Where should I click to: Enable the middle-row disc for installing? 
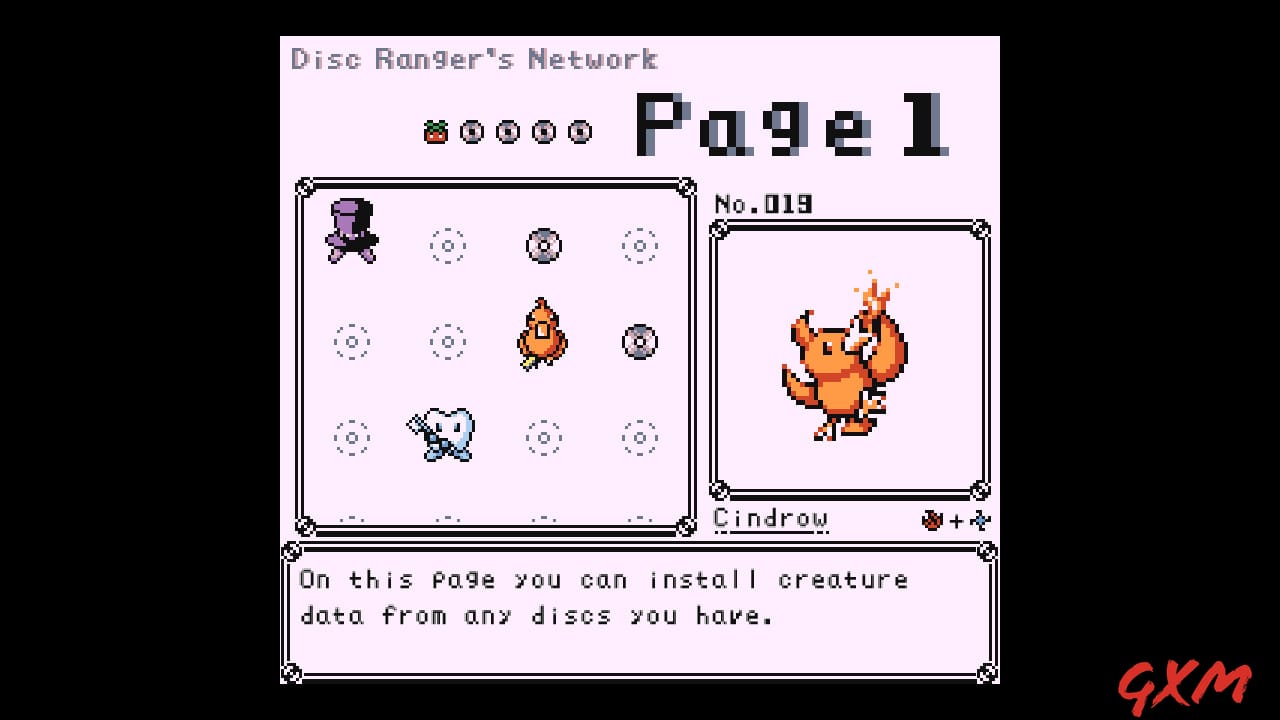pos(639,341)
